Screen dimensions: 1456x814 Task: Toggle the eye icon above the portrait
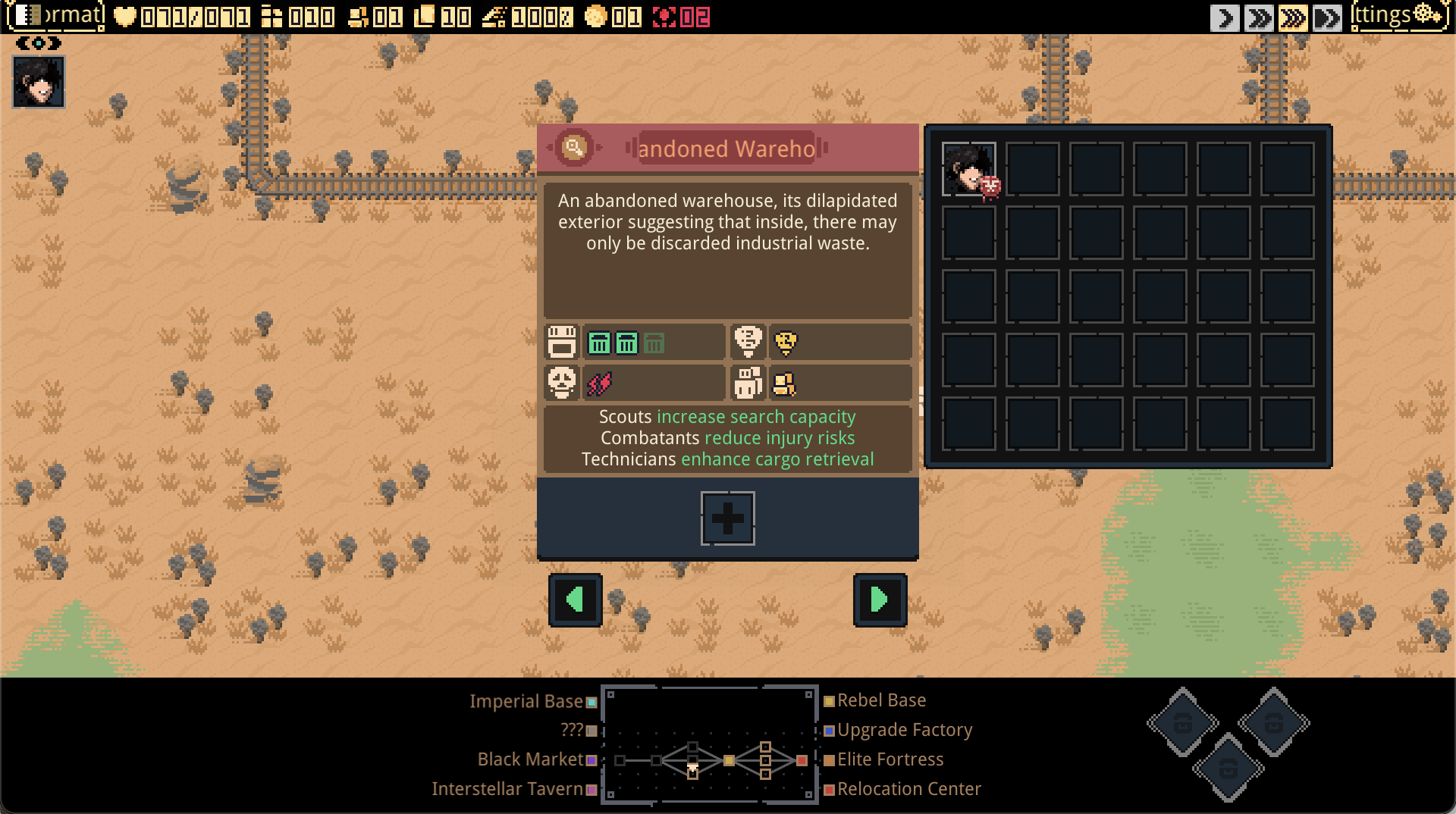39,43
